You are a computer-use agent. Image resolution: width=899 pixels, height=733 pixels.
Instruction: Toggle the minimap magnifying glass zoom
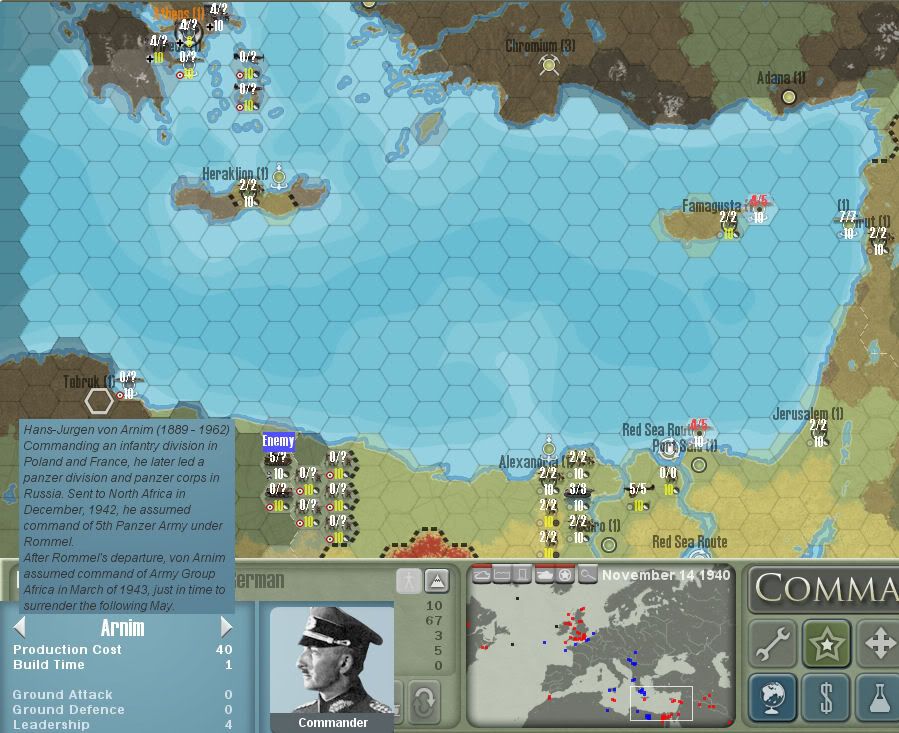point(588,575)
